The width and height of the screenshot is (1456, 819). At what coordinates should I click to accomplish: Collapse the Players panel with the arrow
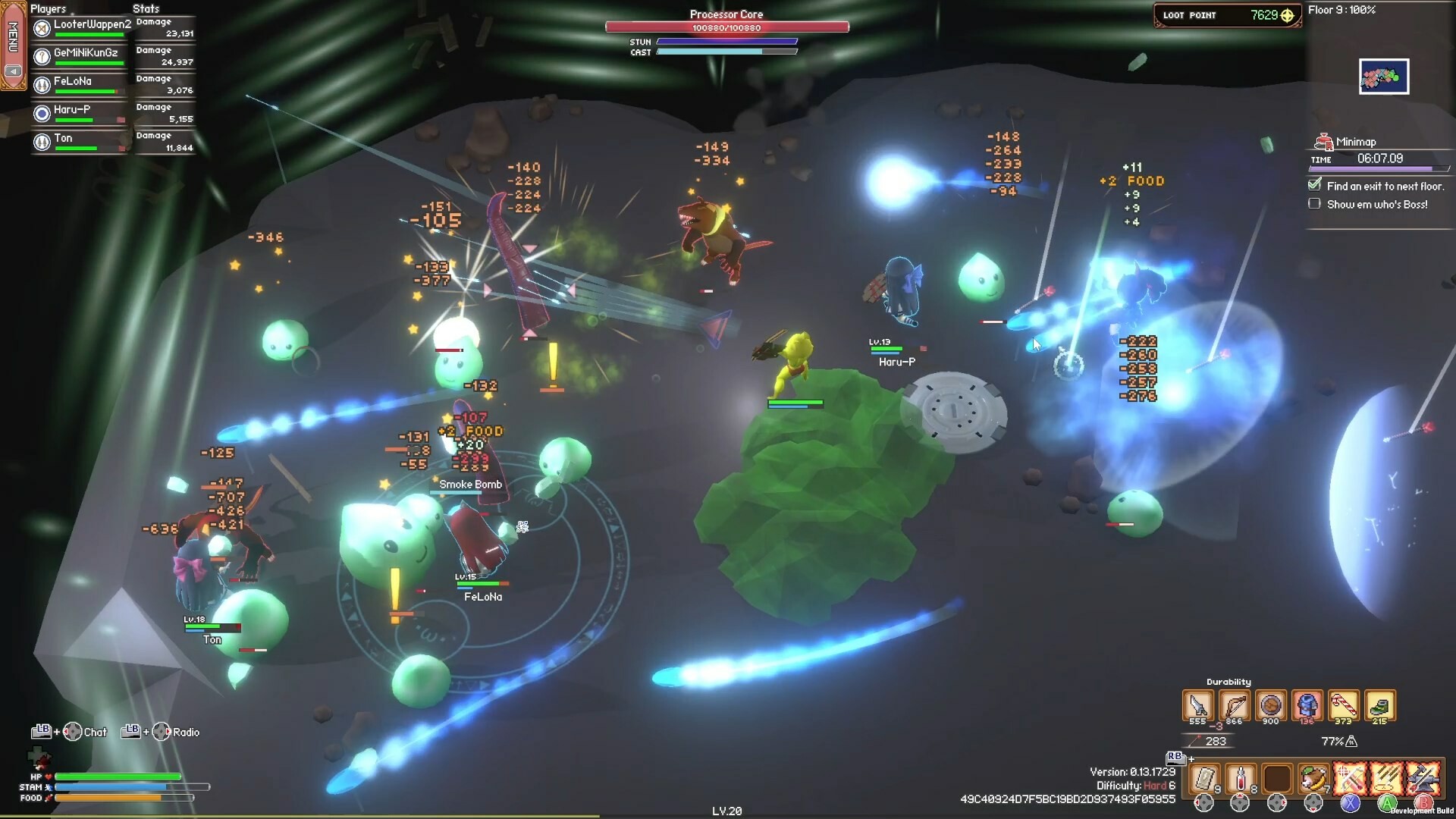click(12, 71)
